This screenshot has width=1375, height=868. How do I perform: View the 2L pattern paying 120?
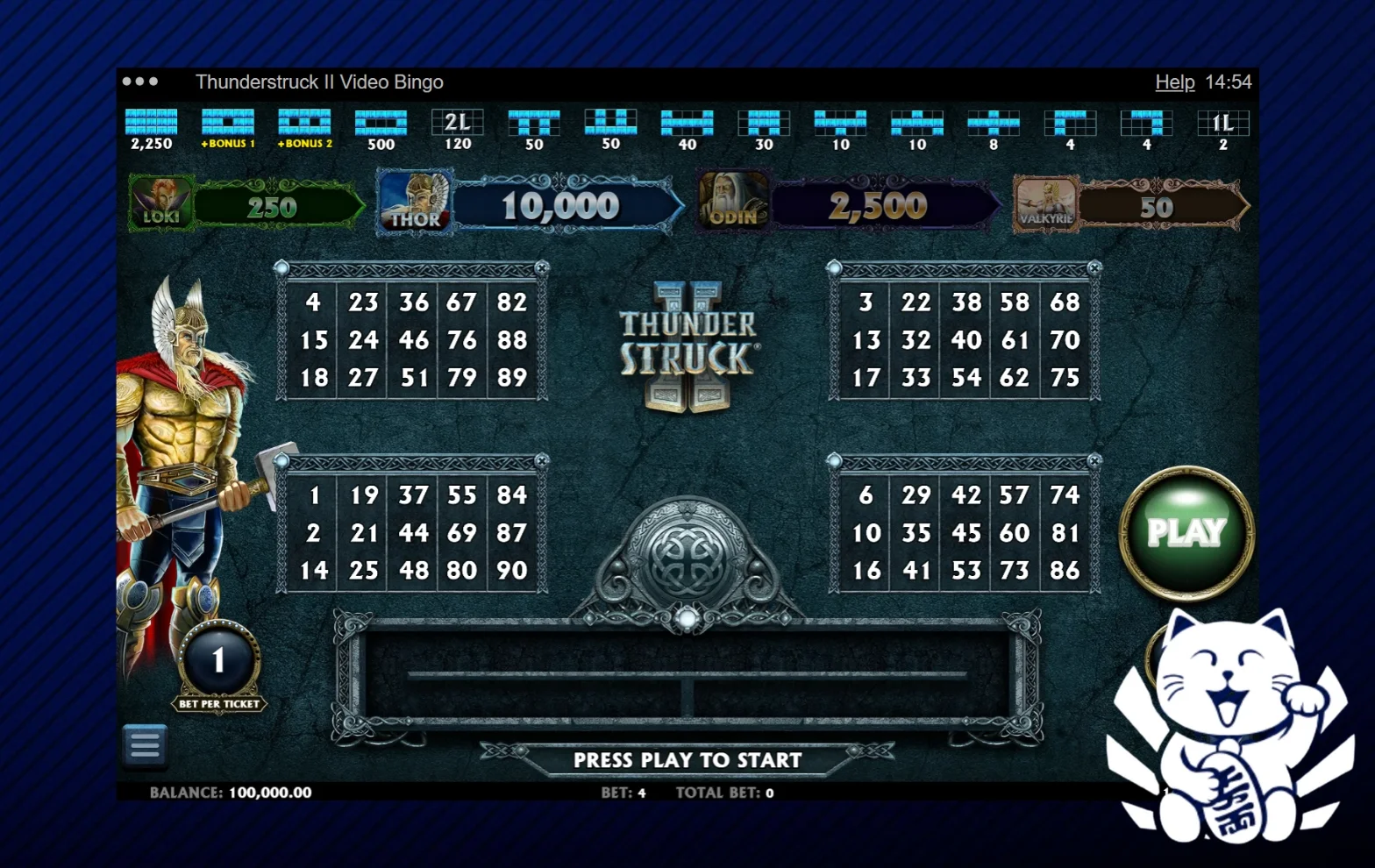(457, 129)
